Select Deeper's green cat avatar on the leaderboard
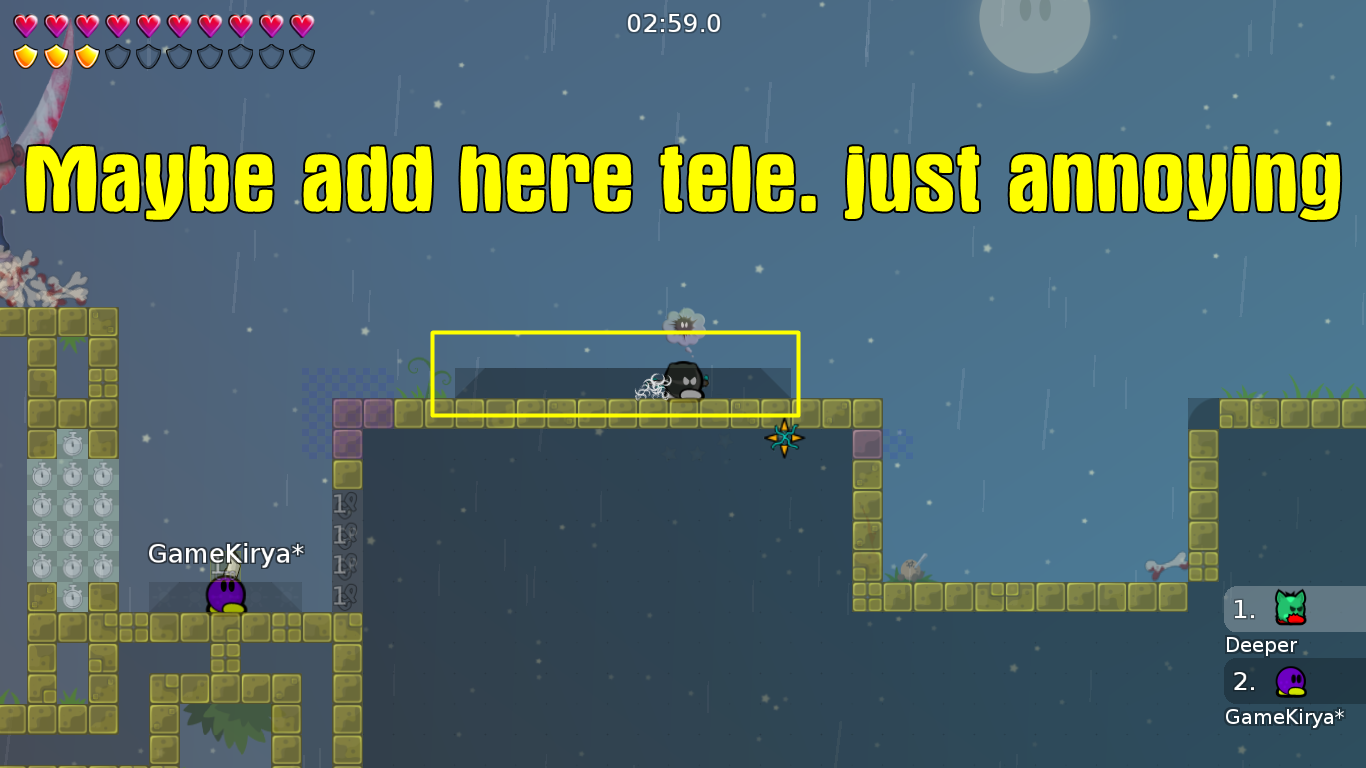This screenshot has width=1366, height=768. coord(1291,608)
